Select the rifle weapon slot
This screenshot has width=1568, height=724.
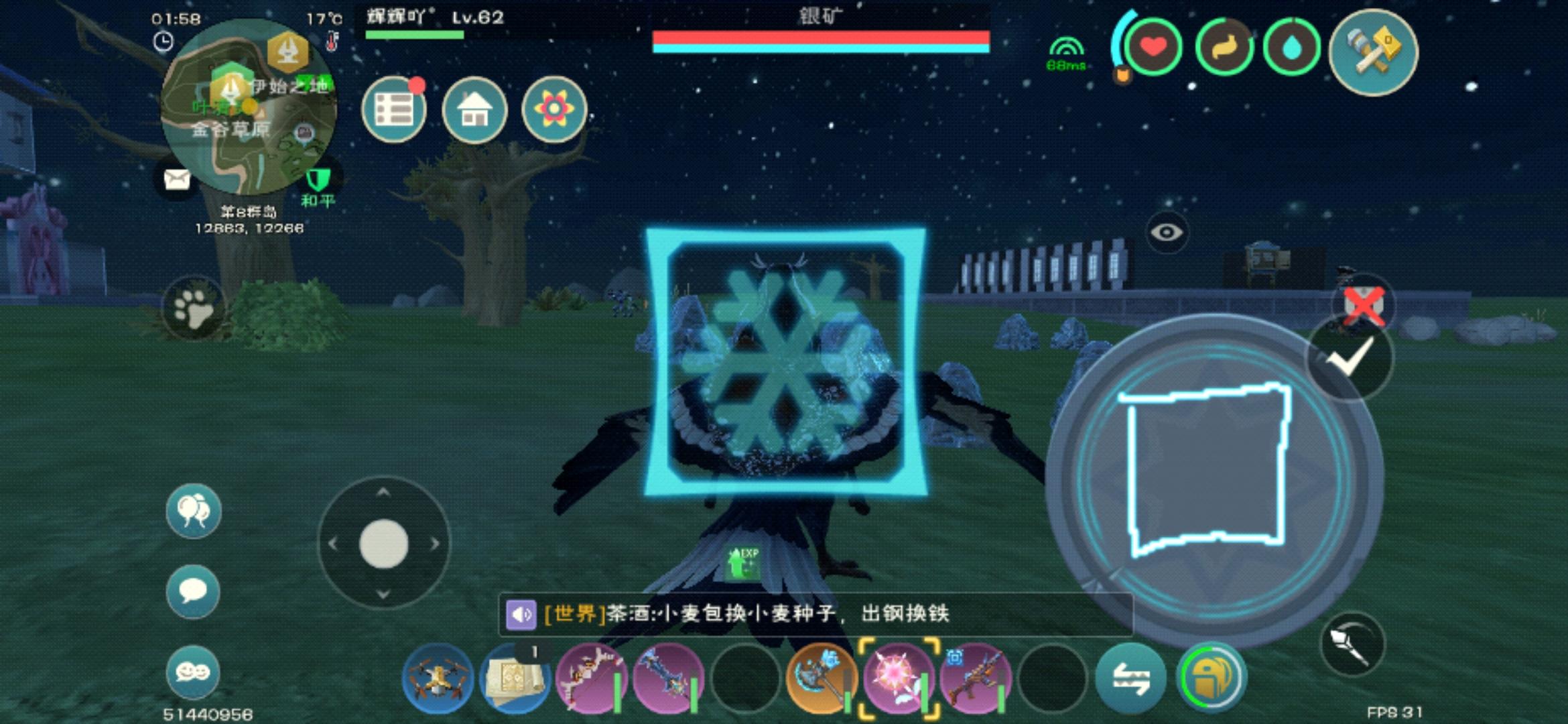[x=975, y=678]
